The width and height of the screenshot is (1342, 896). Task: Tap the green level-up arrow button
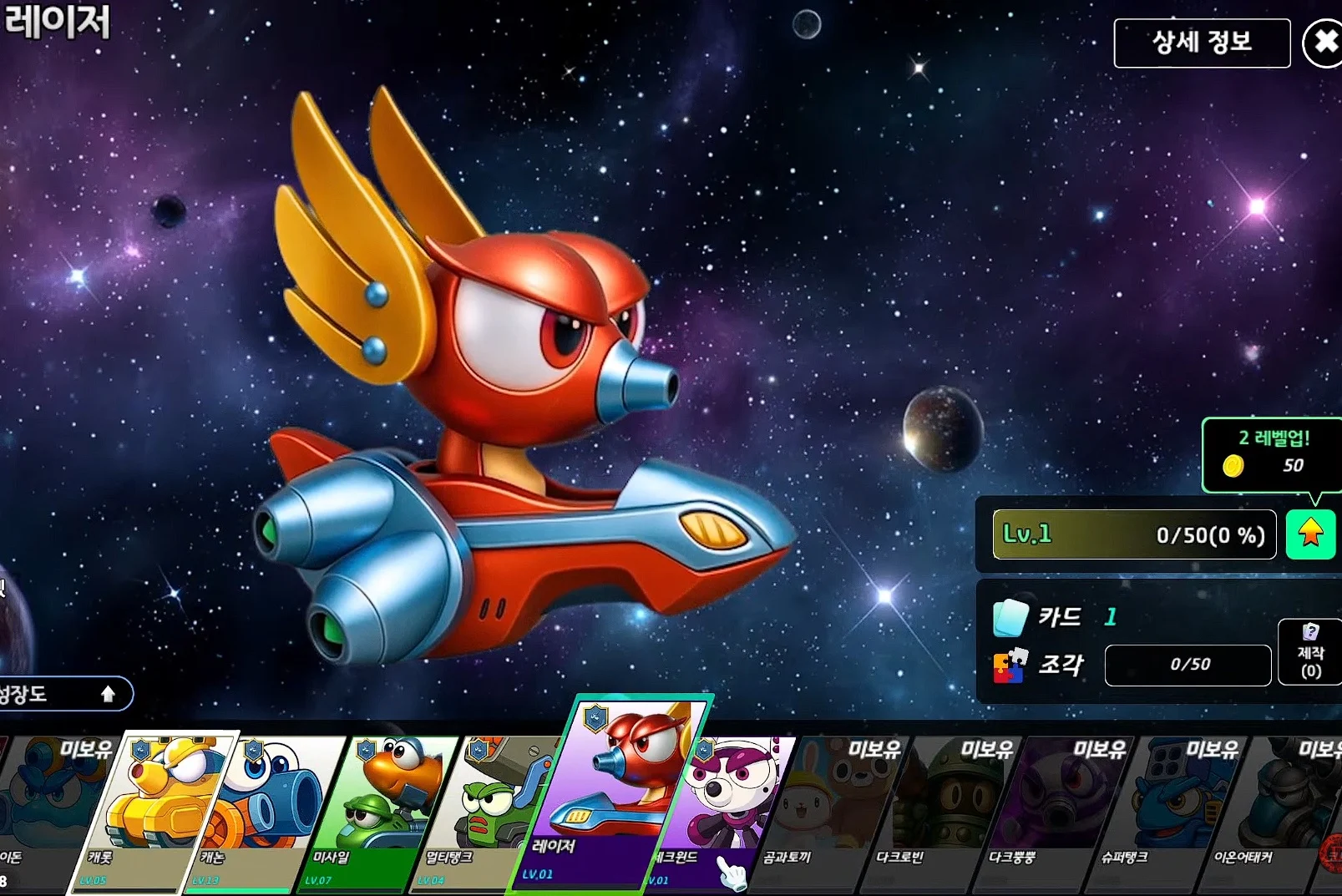1310,534
